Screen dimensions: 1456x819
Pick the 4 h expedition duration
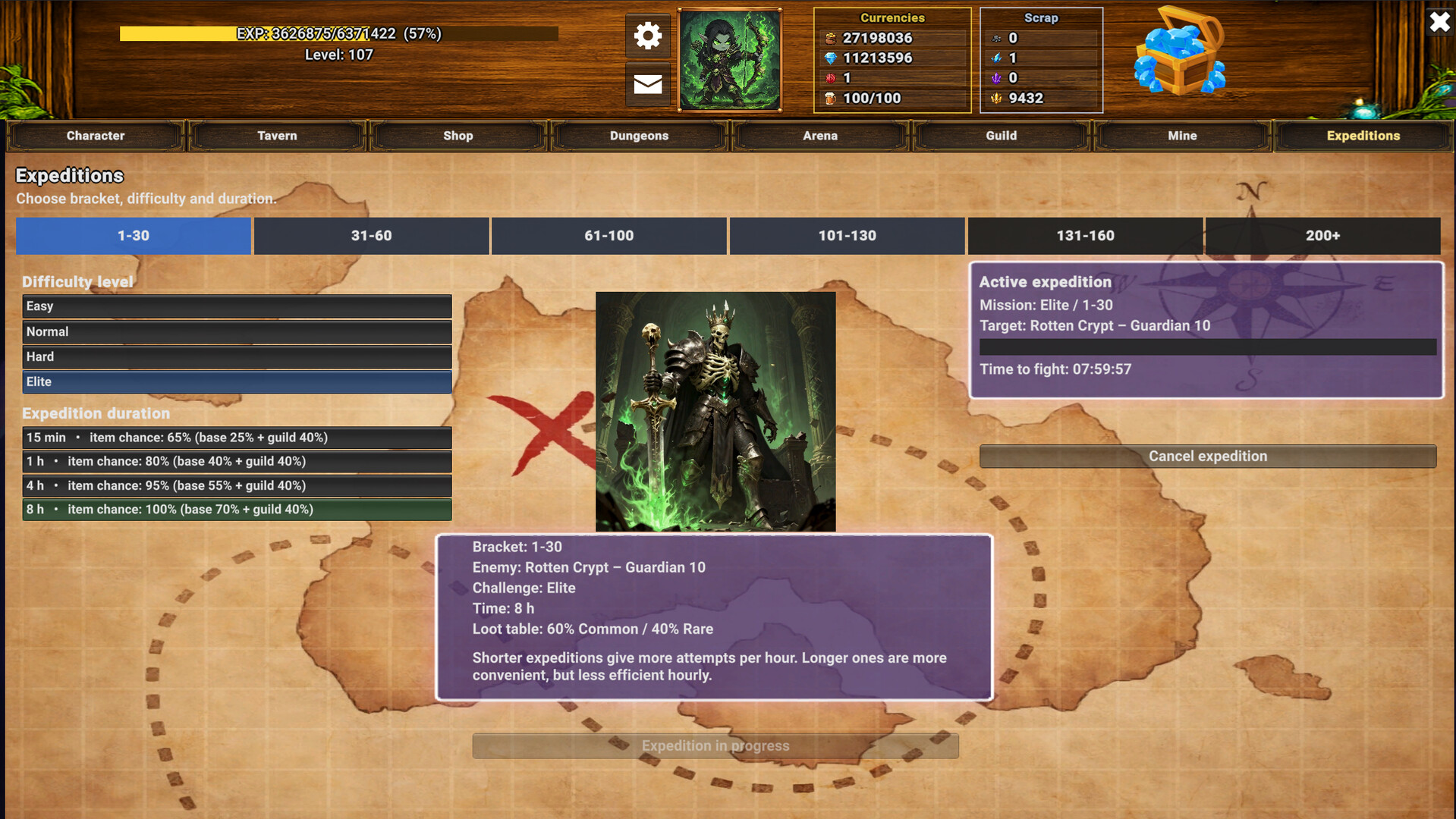(236, 485)
